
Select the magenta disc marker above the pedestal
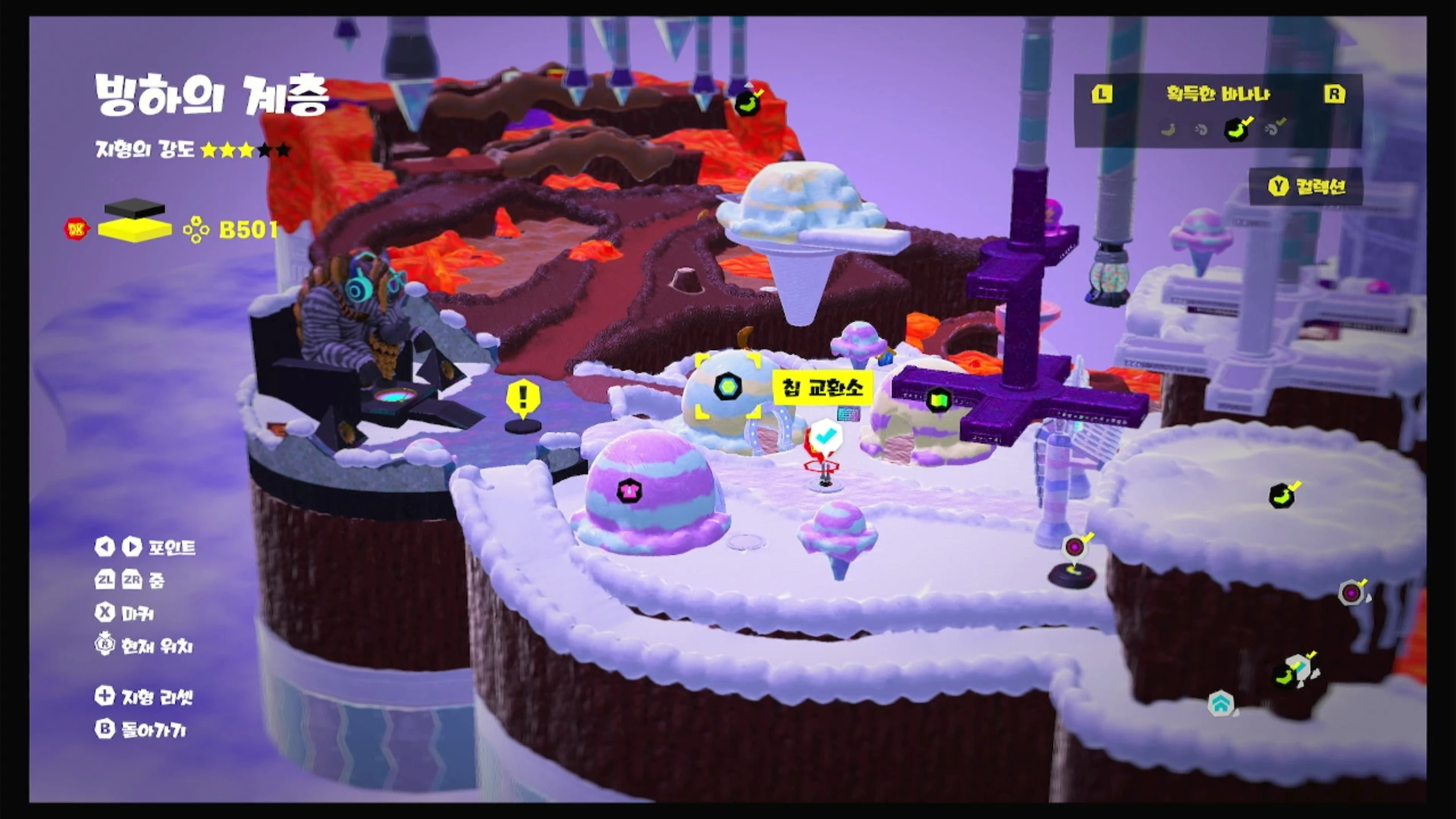pos(1074,547)
